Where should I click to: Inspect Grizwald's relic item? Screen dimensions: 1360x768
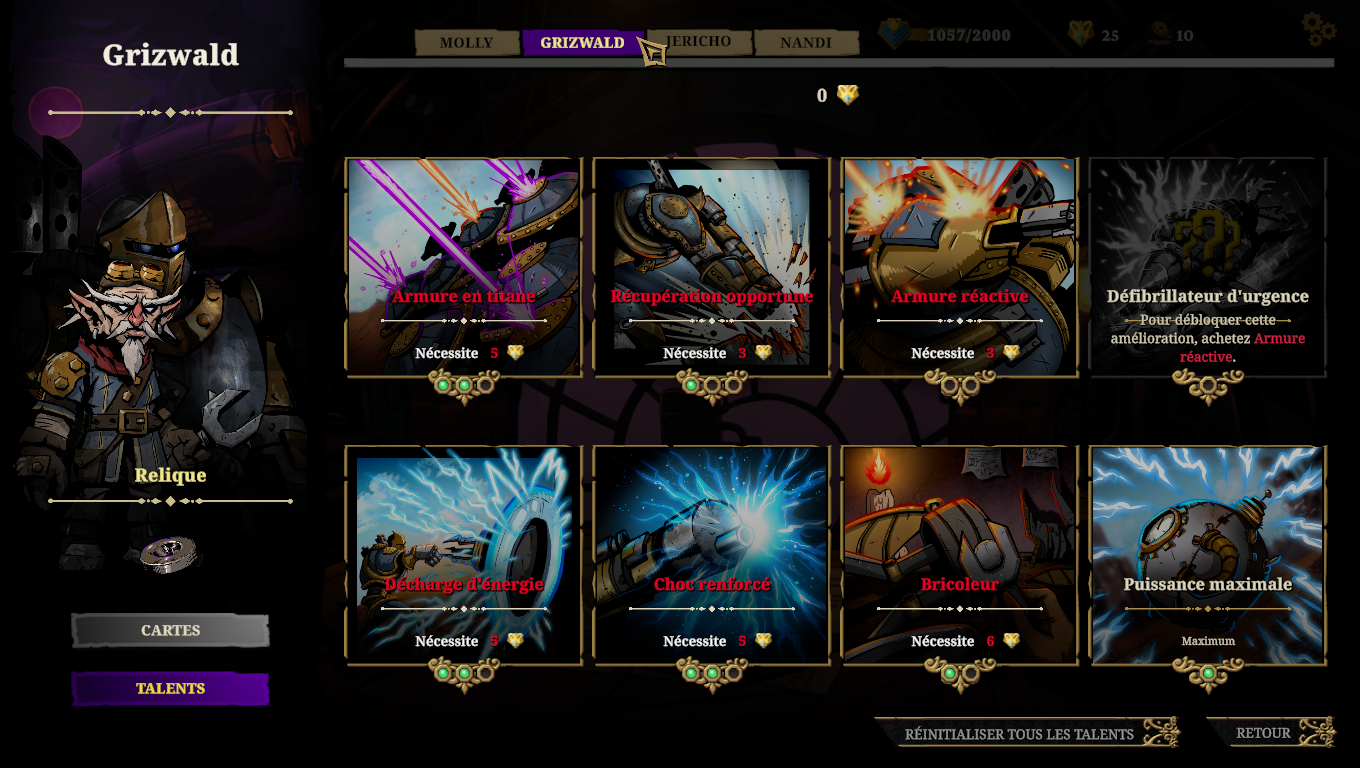click(168, 553)
